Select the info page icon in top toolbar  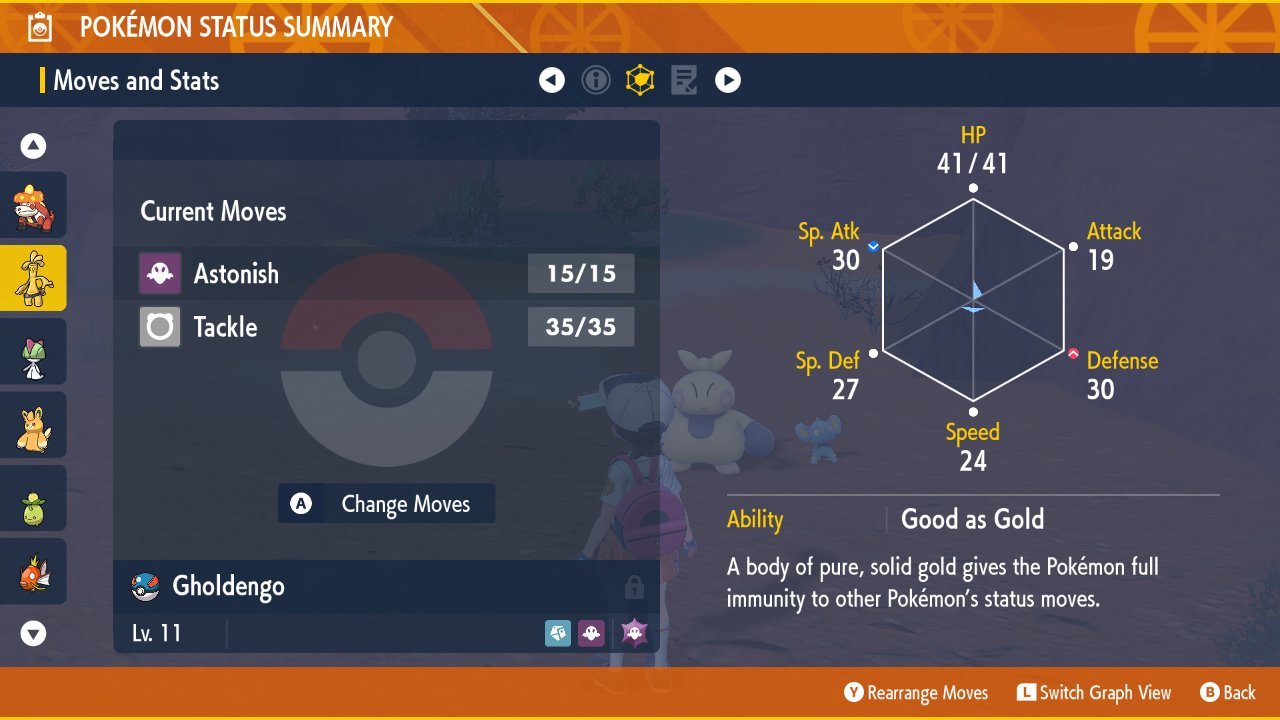pyautogui.click(x=596, y=80)
